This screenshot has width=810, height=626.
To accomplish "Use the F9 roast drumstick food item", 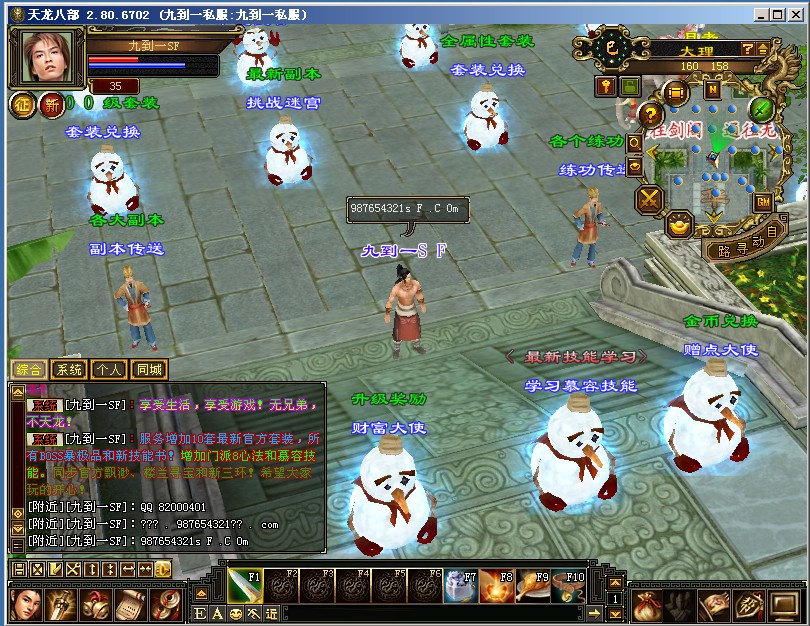I will click(x=533, y=585).
